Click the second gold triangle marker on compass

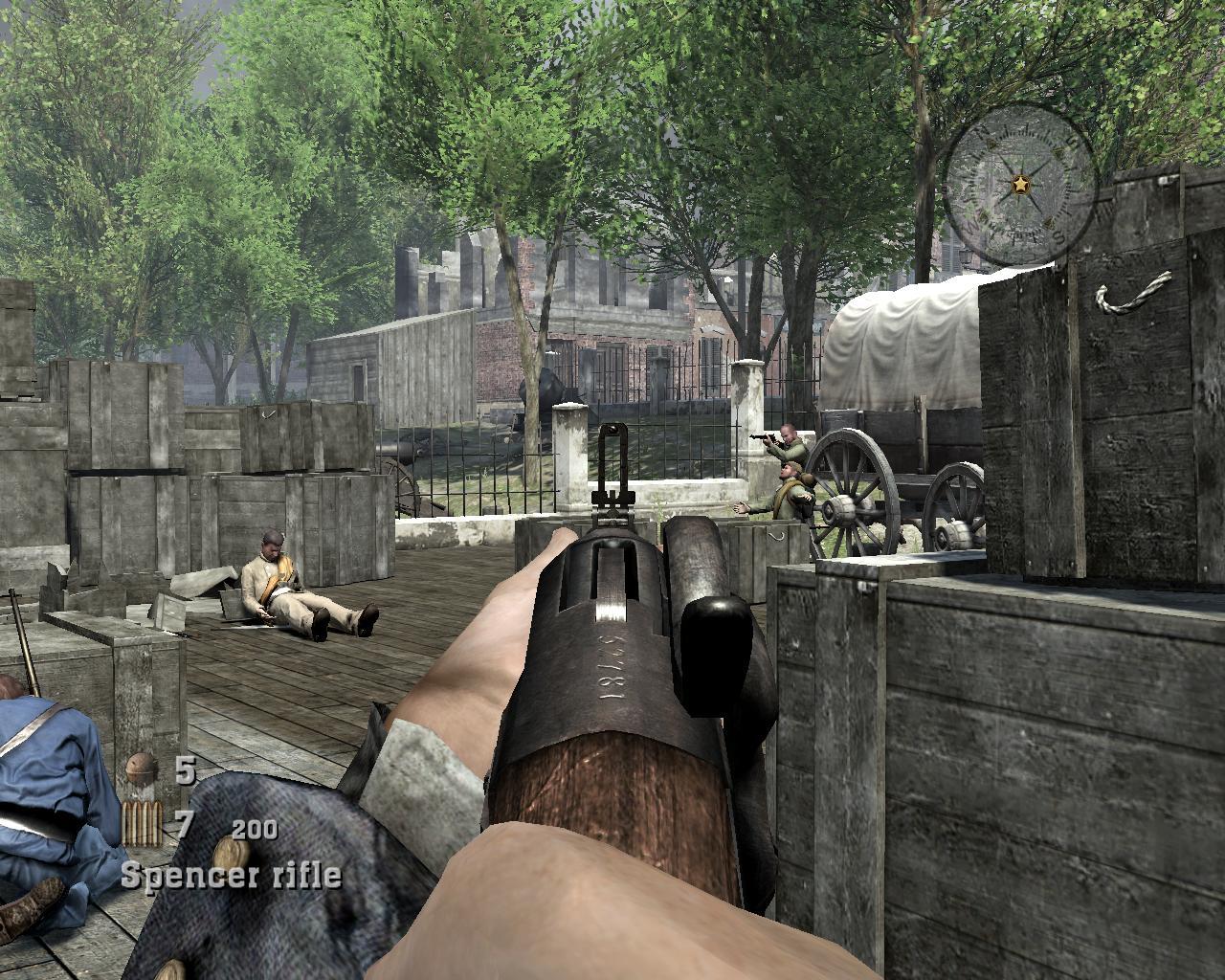coord(1058,153)
